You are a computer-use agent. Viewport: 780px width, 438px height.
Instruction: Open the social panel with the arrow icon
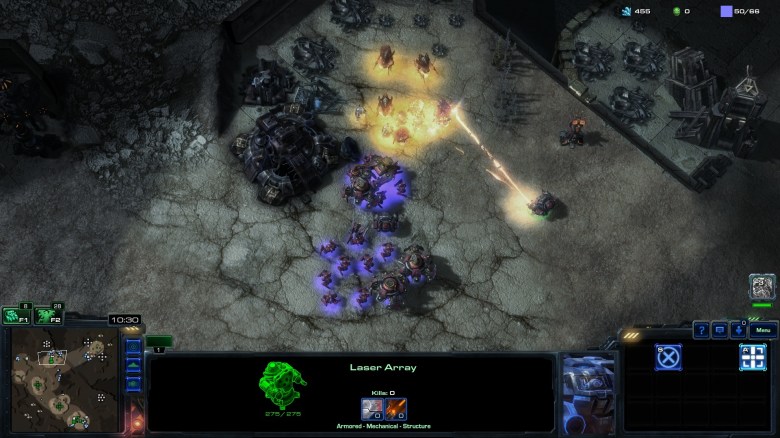(739, 330)
